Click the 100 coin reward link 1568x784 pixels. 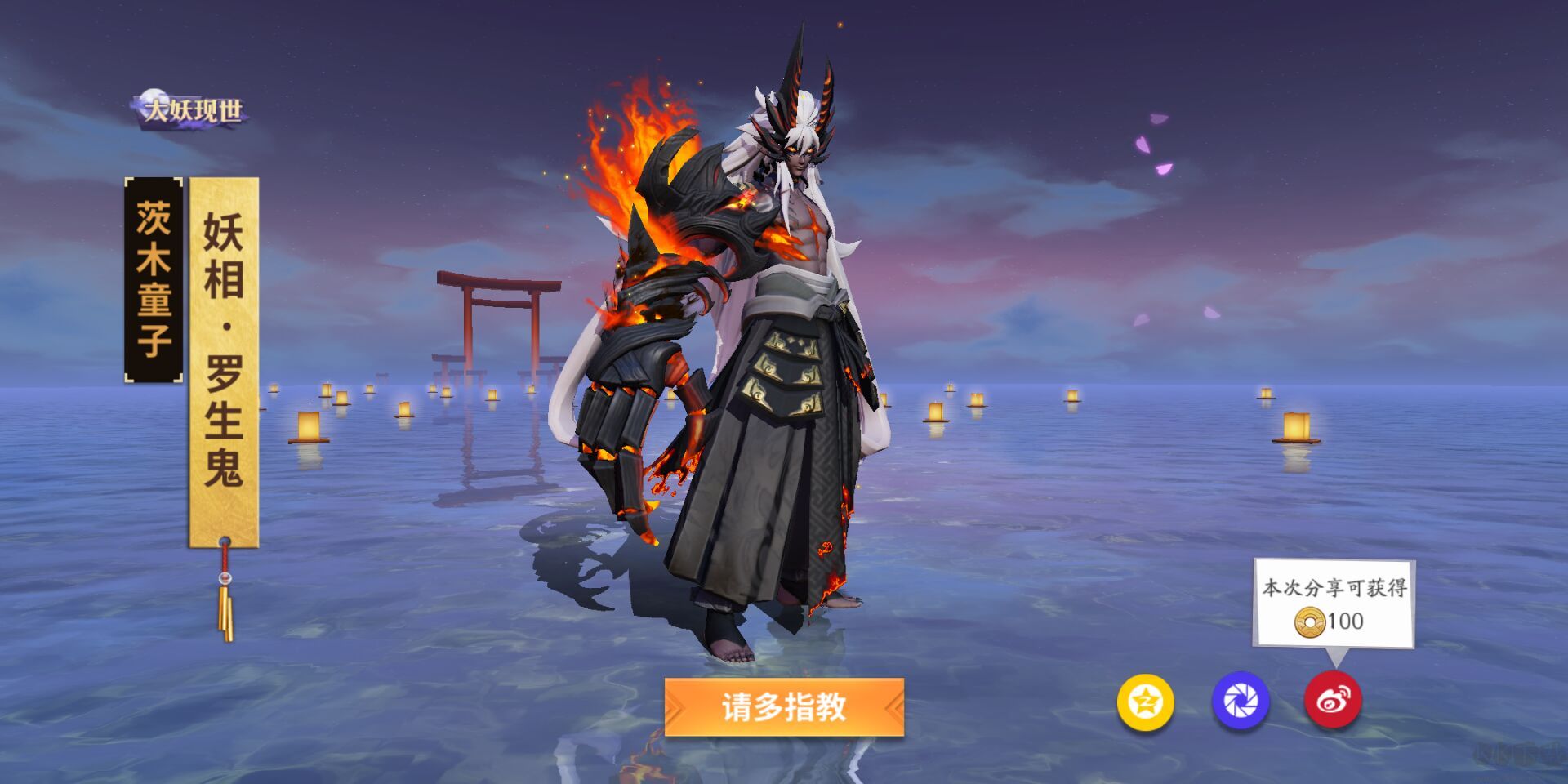(1346, 621)
